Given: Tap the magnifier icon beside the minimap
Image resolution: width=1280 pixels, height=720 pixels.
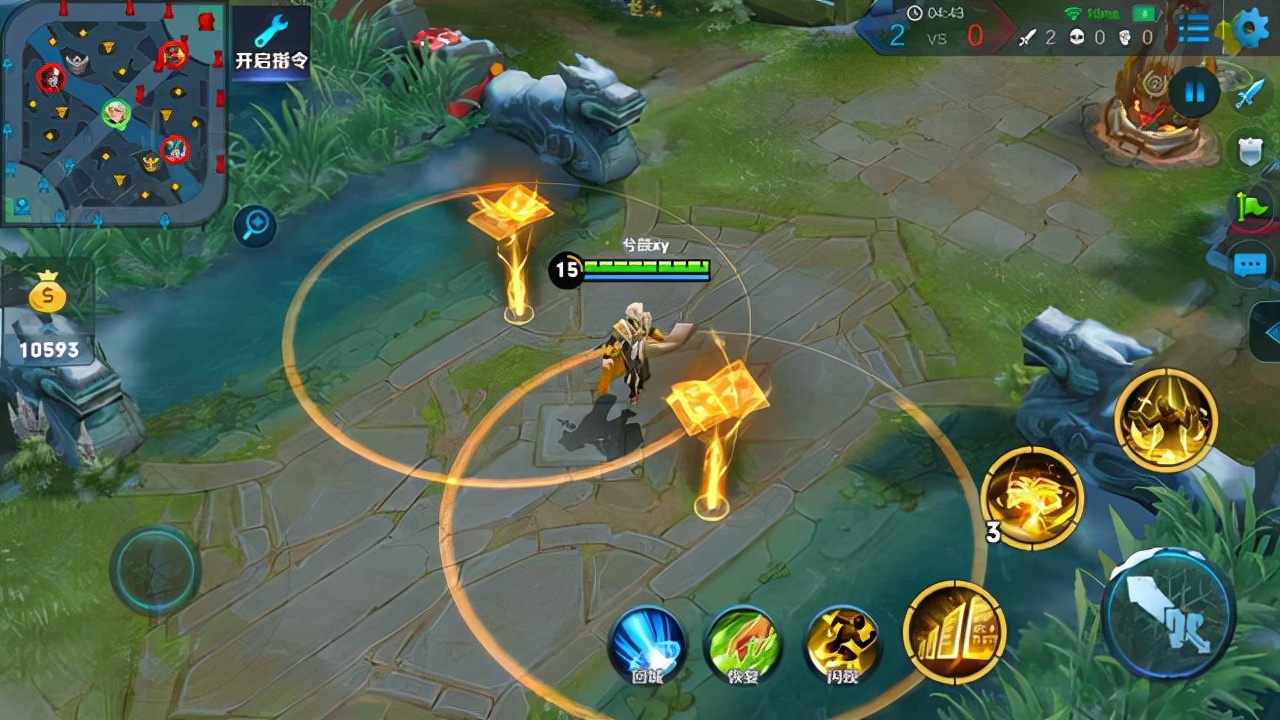Looking at the screenshot, I should click(255, 227).
